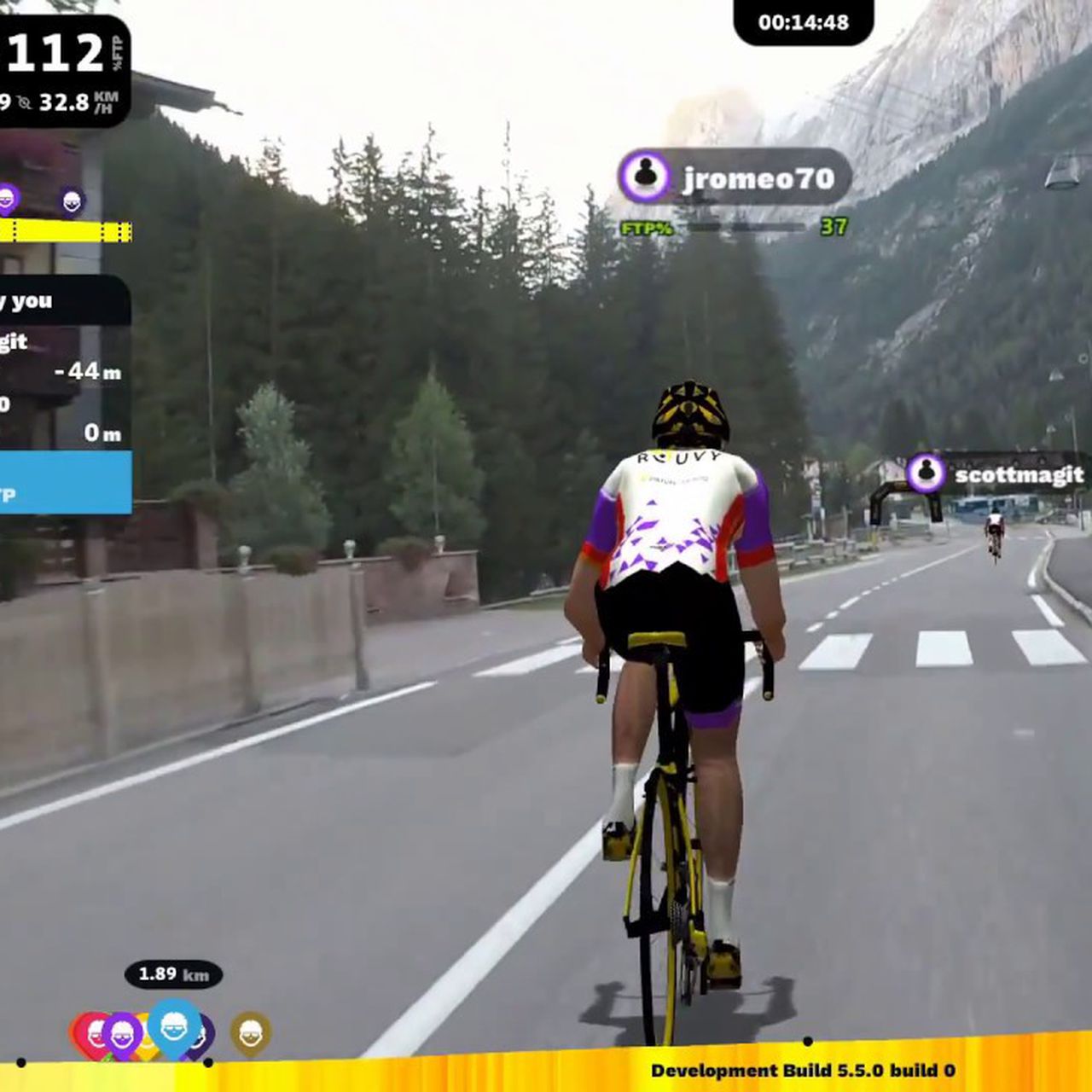This screenshot has width=1092, height=1092.
Task: Select the olive-gold rider marker on route profile
Action: (x=250, y=1033)
